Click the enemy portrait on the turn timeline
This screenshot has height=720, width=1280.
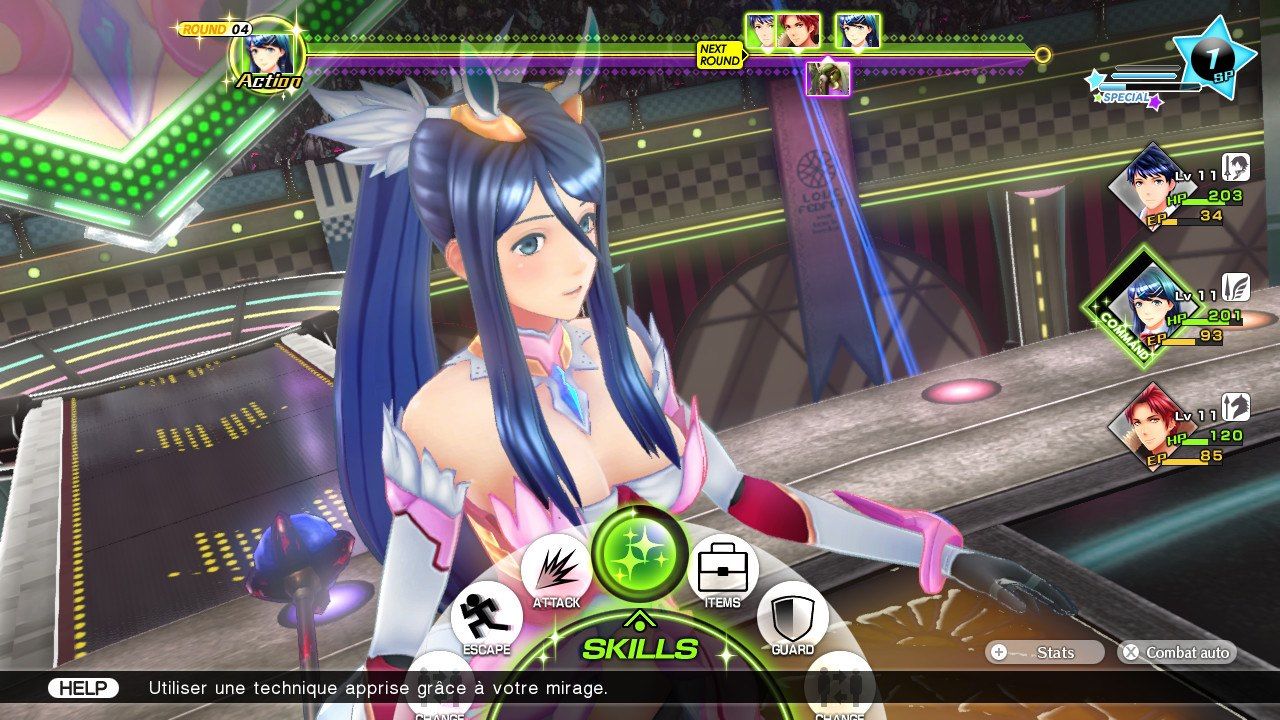(828, 78)
